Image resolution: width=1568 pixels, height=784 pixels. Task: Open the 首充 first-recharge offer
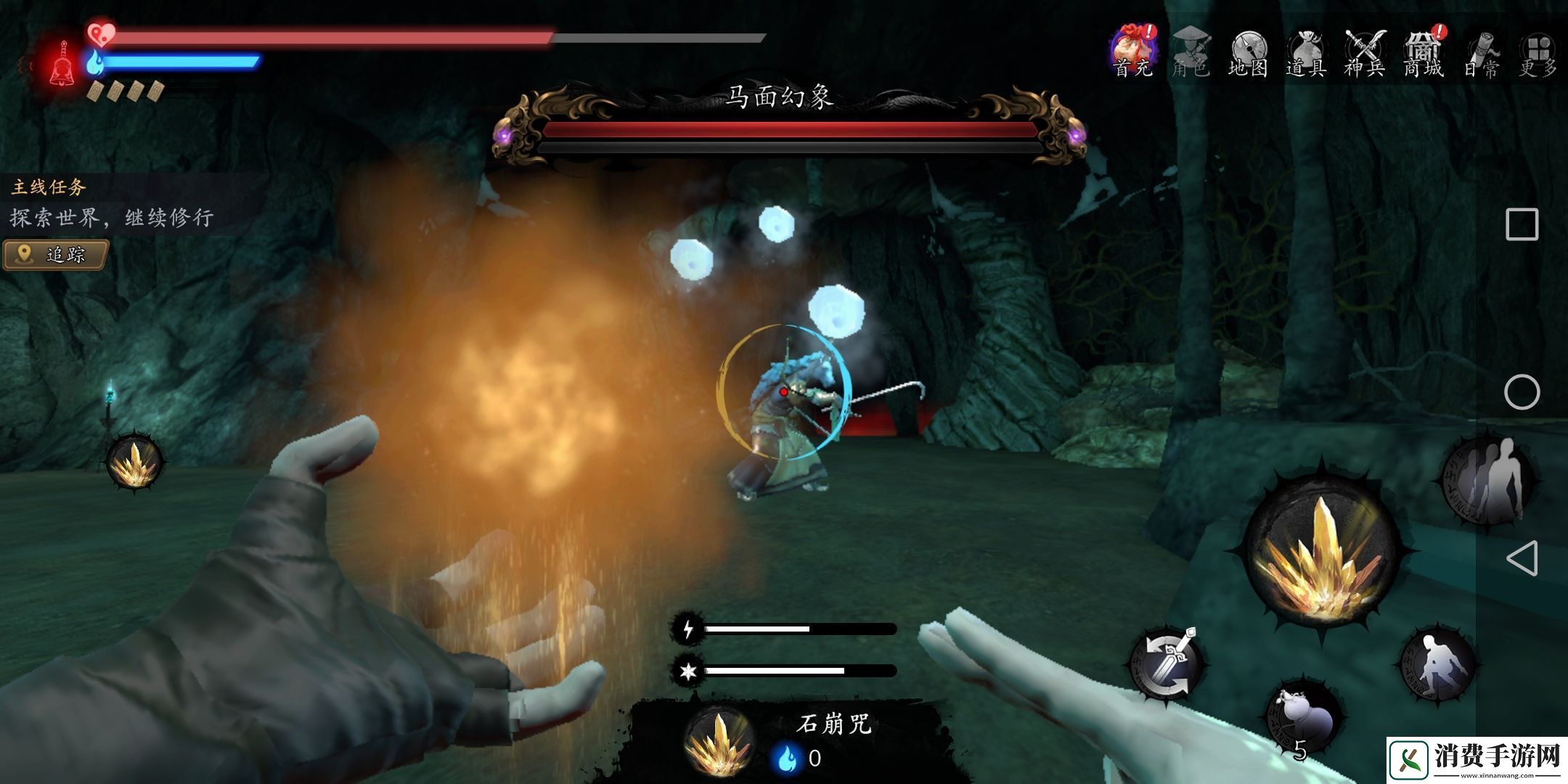pyautogui.click(x=1133, y=52)
